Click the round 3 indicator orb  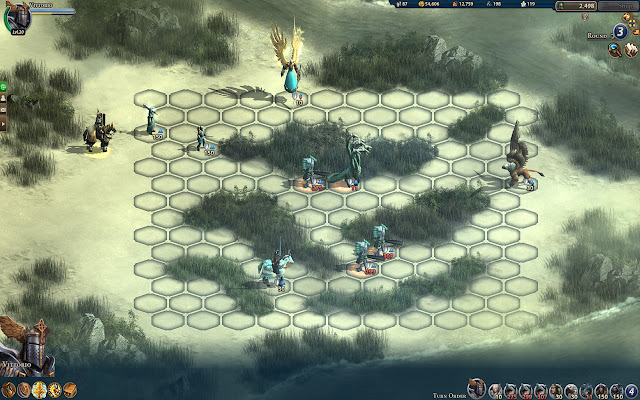[x=620, y=31]
